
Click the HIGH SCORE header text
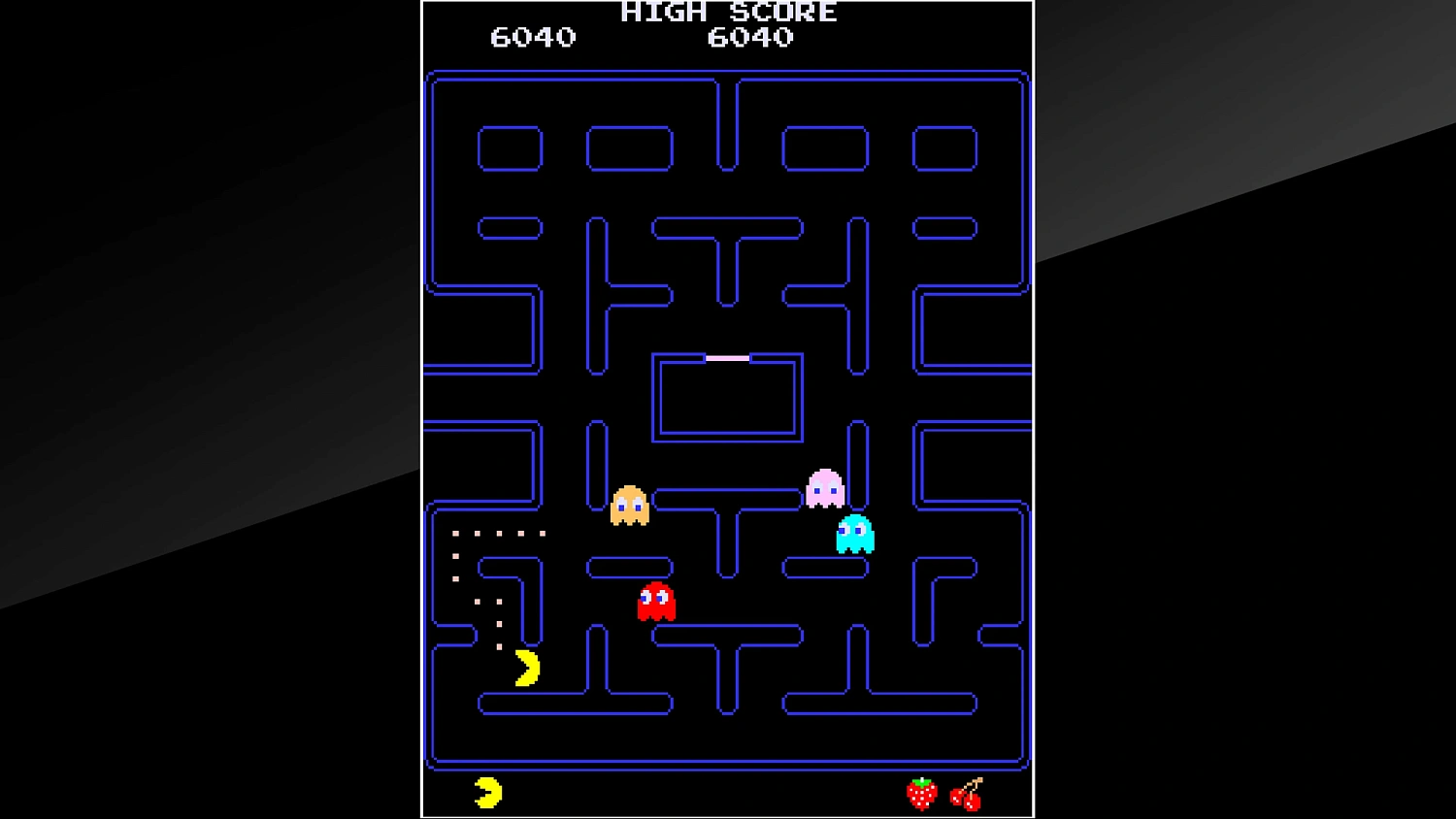[727, 12]
